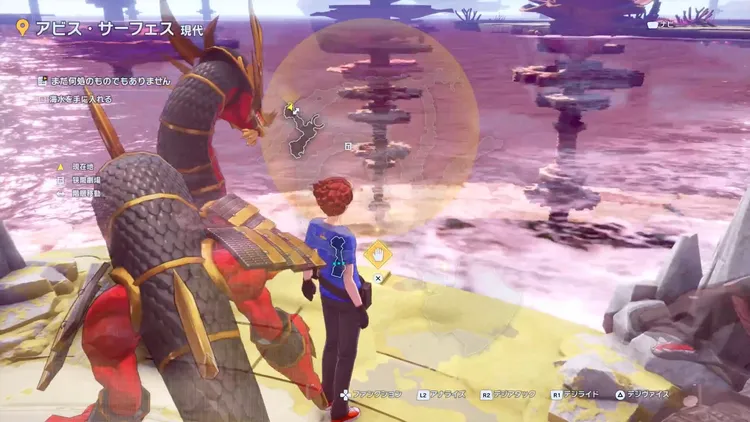Select the yellow hand interaction icon
750x422 pixels.
pos(377,254)
